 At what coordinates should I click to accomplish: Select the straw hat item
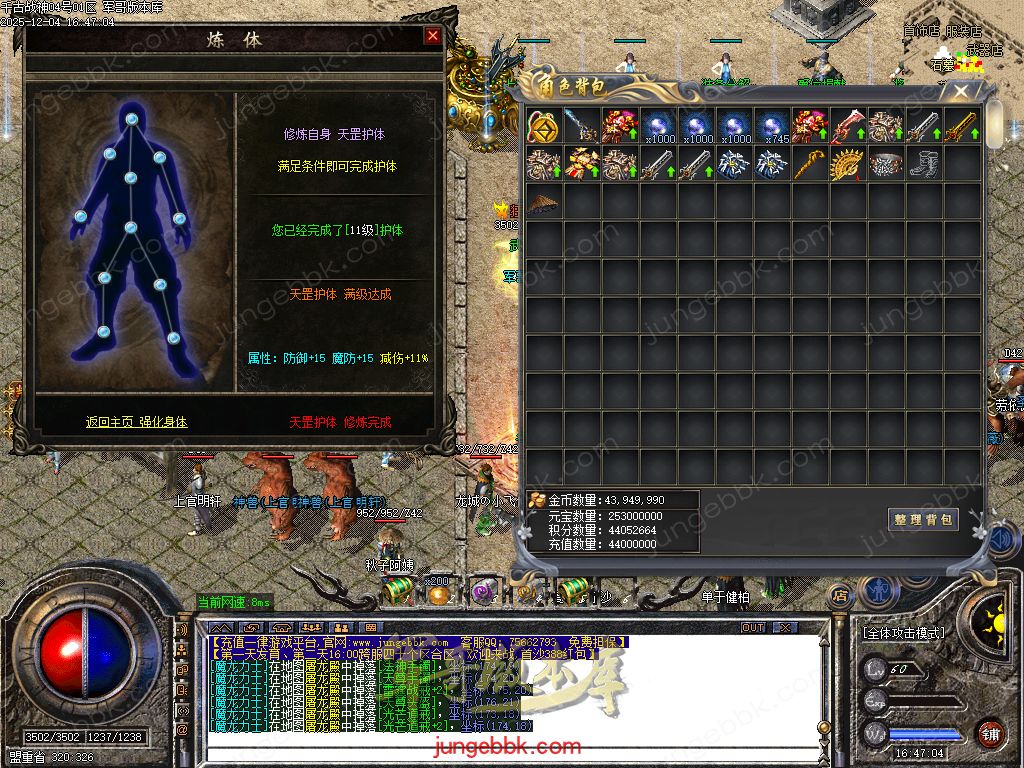pos(543,202)
